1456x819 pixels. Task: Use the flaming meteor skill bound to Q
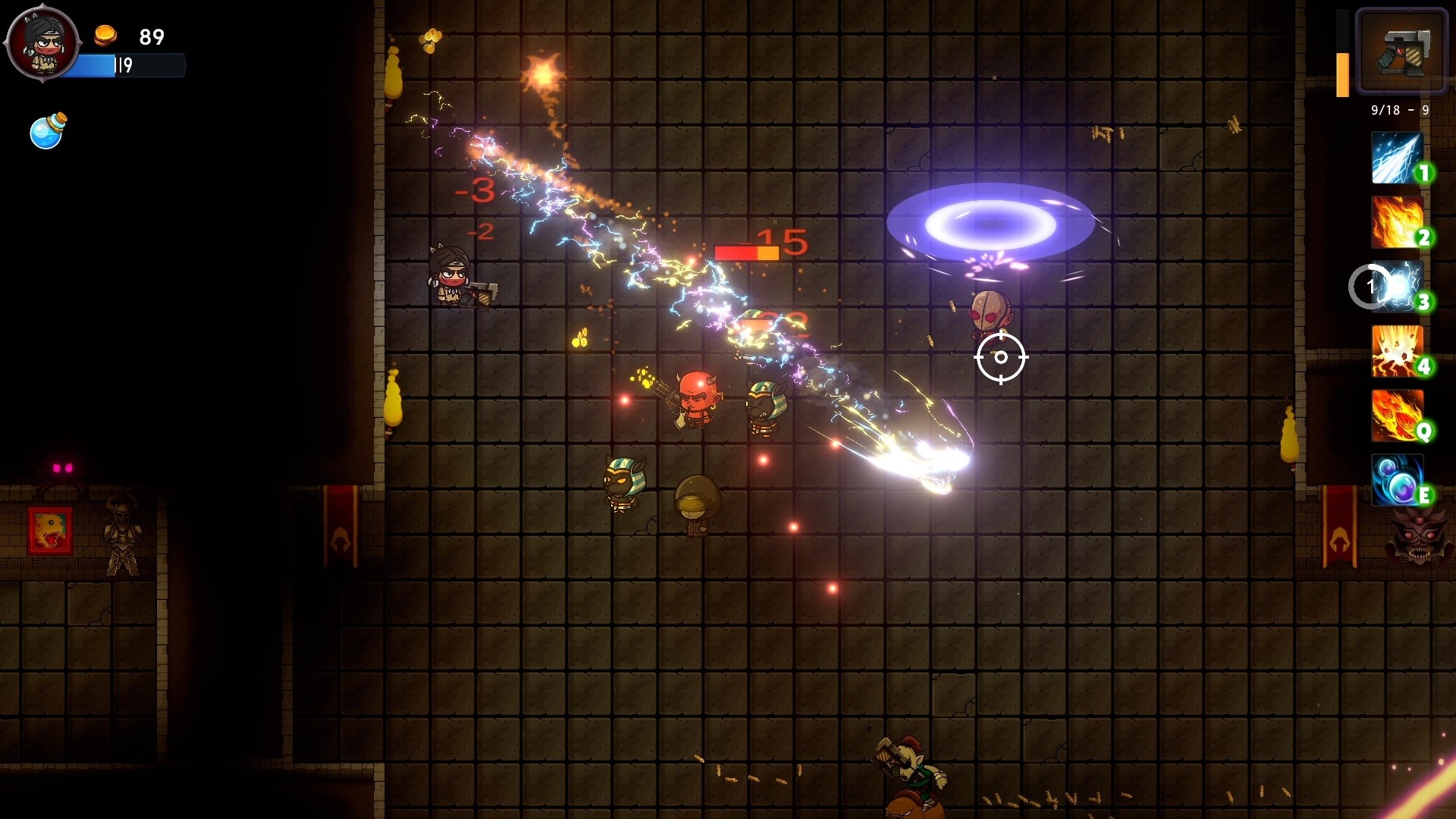click(1398, 416)
